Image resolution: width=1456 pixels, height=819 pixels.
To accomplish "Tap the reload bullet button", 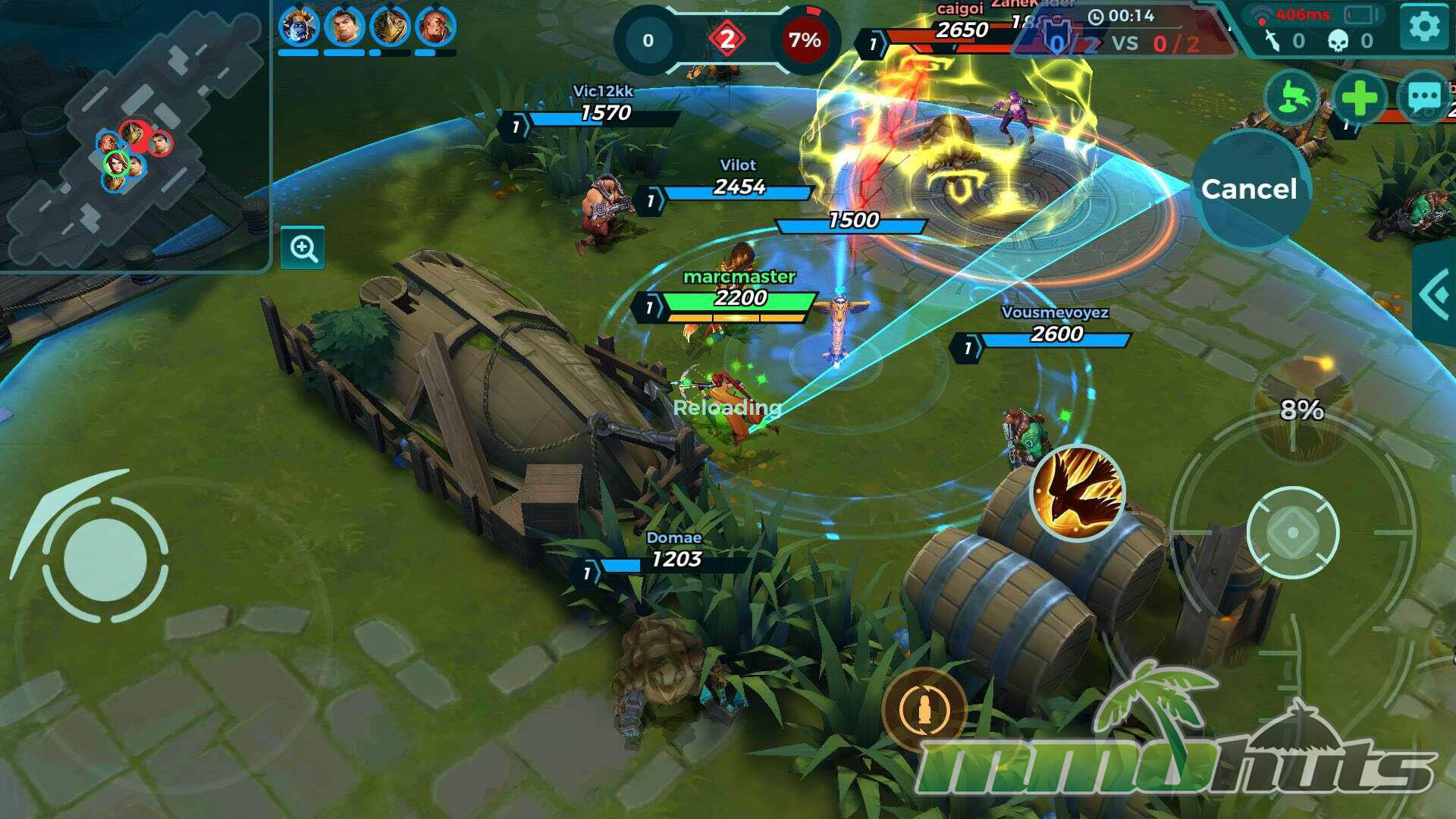I will 924,710.
